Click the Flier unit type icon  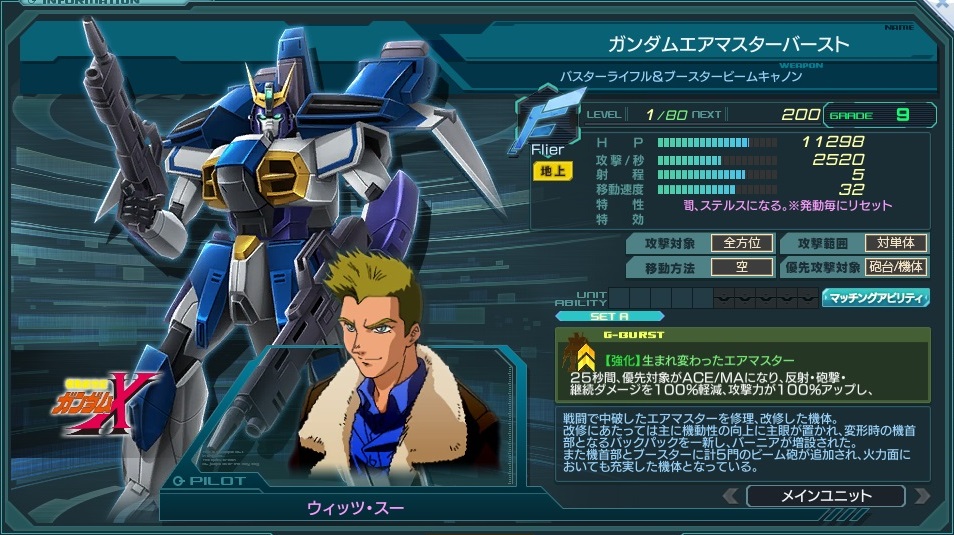point(546,127)
